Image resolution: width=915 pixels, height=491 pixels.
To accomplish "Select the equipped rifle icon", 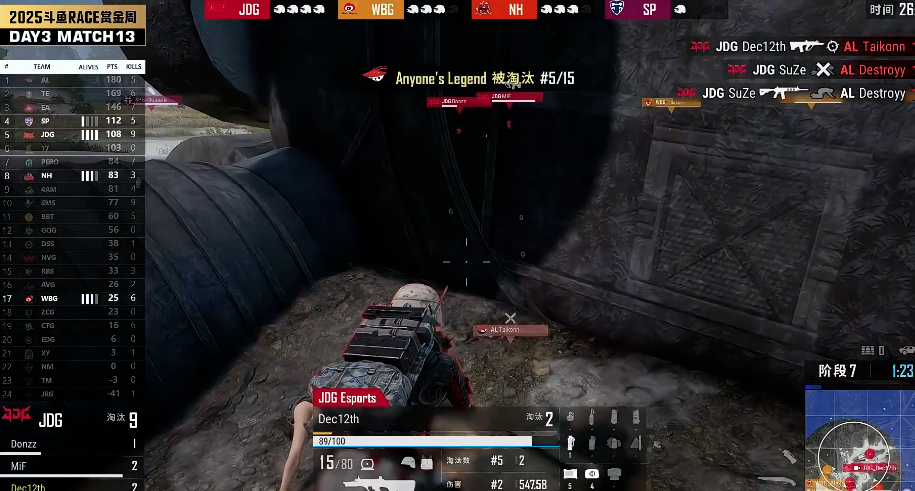I will pos(379,484).
